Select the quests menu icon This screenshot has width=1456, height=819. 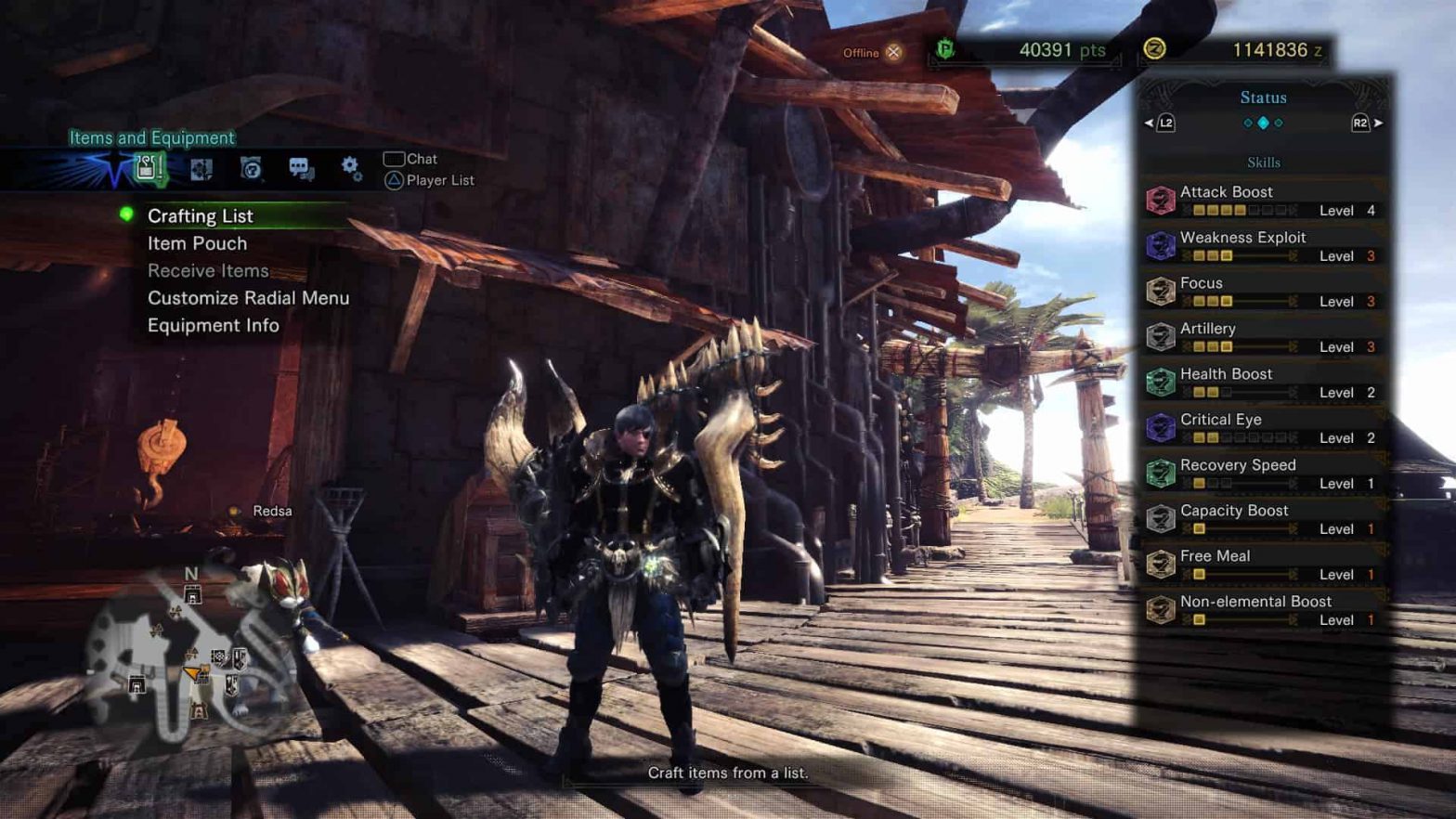201,167
